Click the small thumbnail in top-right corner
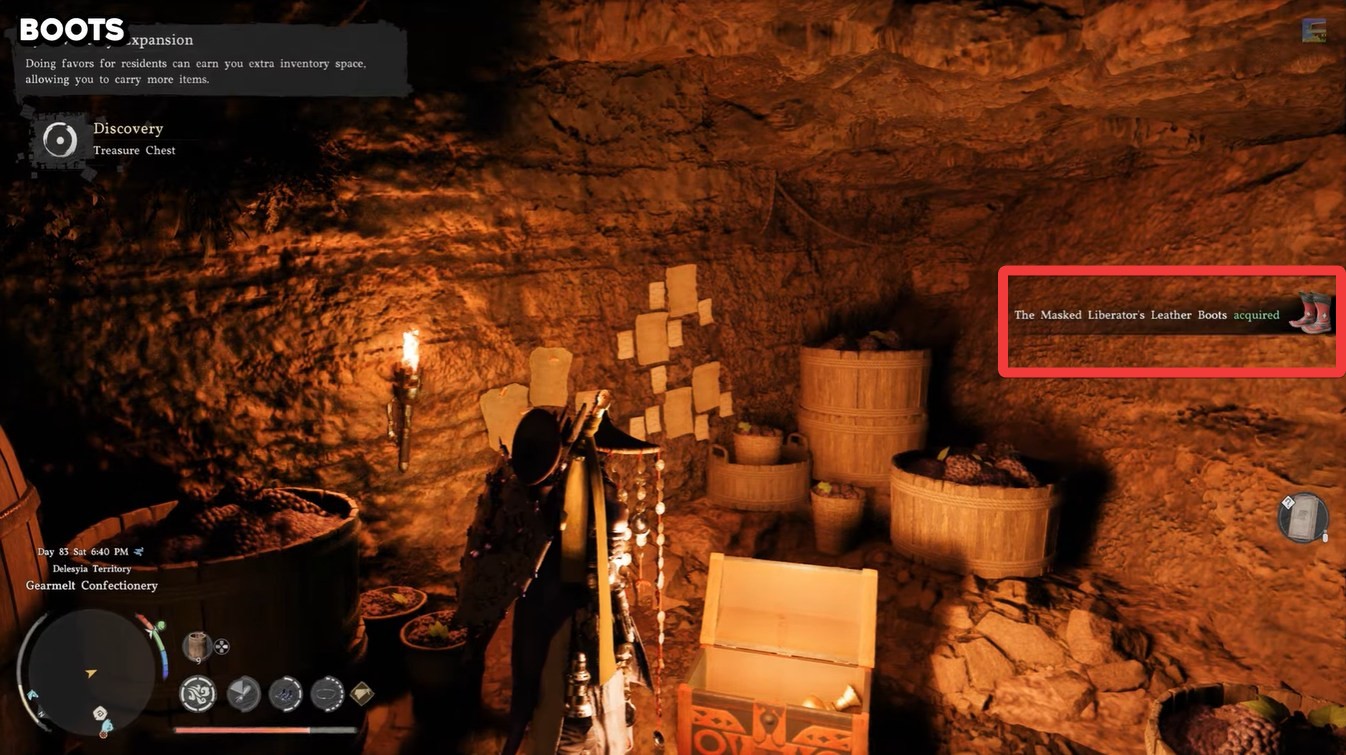Image resolution: width=1346 pixels, height=755 pixels. point(1313,30)
